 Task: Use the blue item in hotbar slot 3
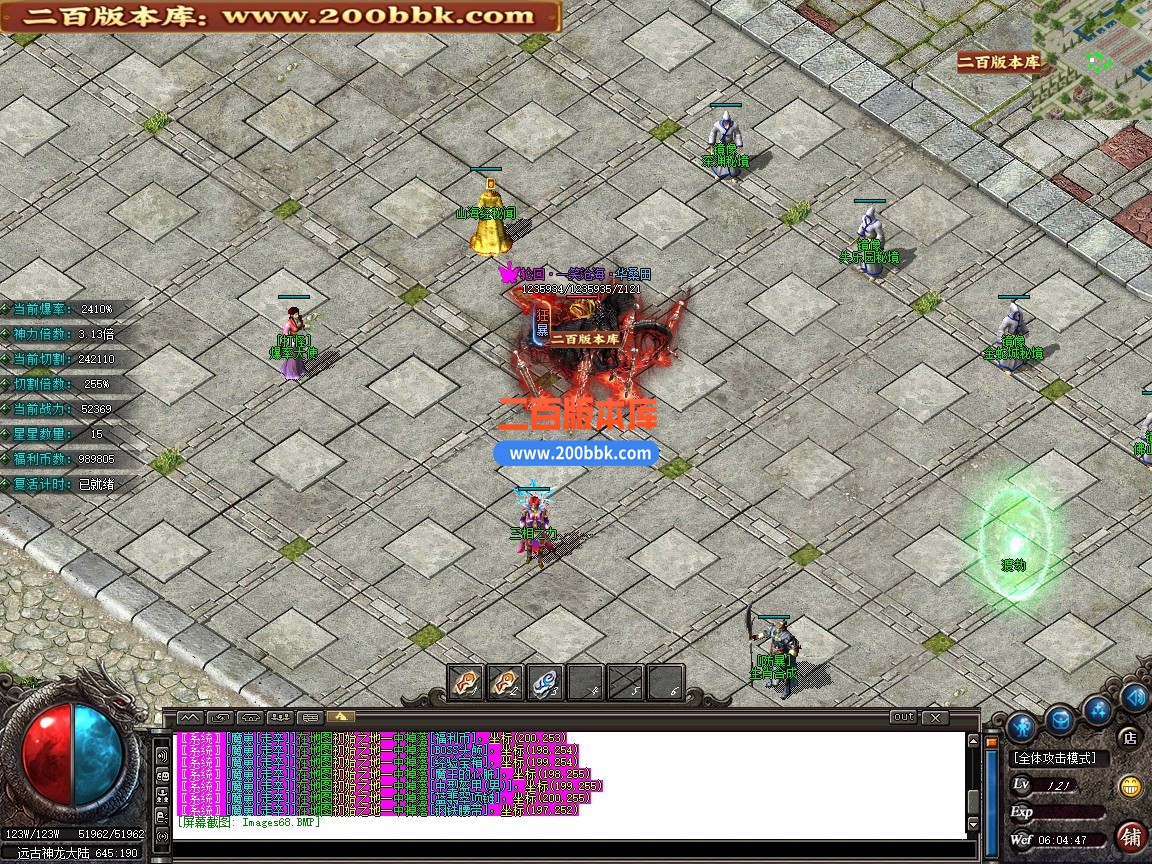pyautogui.click(x=545, y=682)
